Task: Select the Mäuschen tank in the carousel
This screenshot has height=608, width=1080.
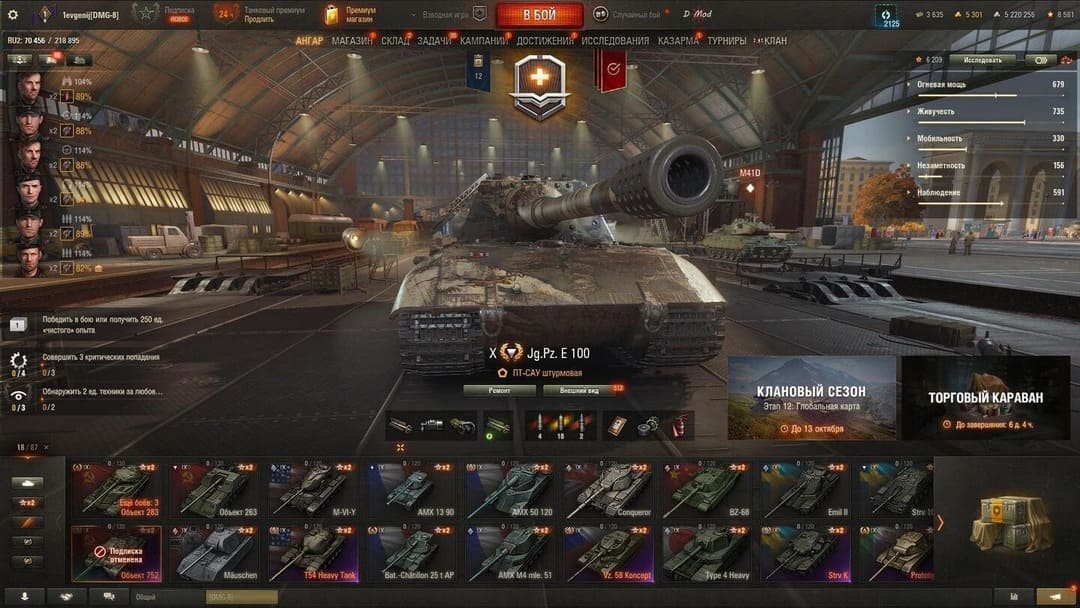Action: click(216, 553)
